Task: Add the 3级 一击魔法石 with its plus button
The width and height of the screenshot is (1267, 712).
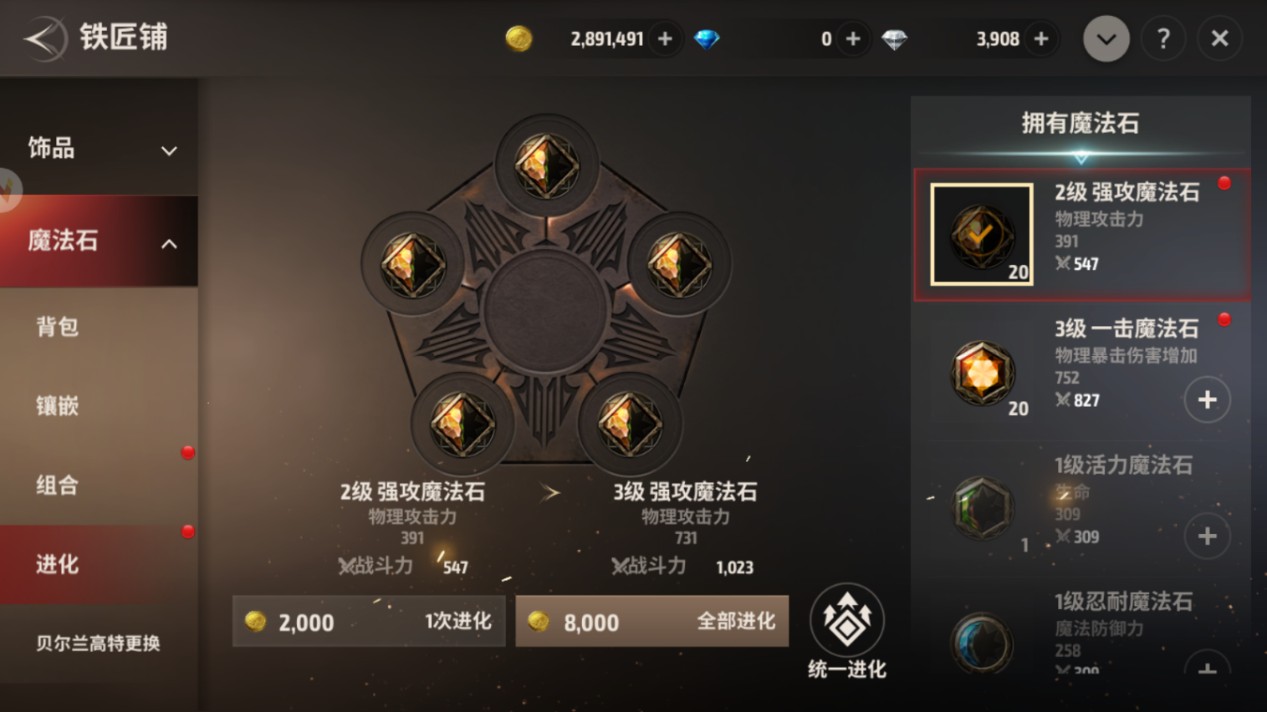Action: 1207,400
